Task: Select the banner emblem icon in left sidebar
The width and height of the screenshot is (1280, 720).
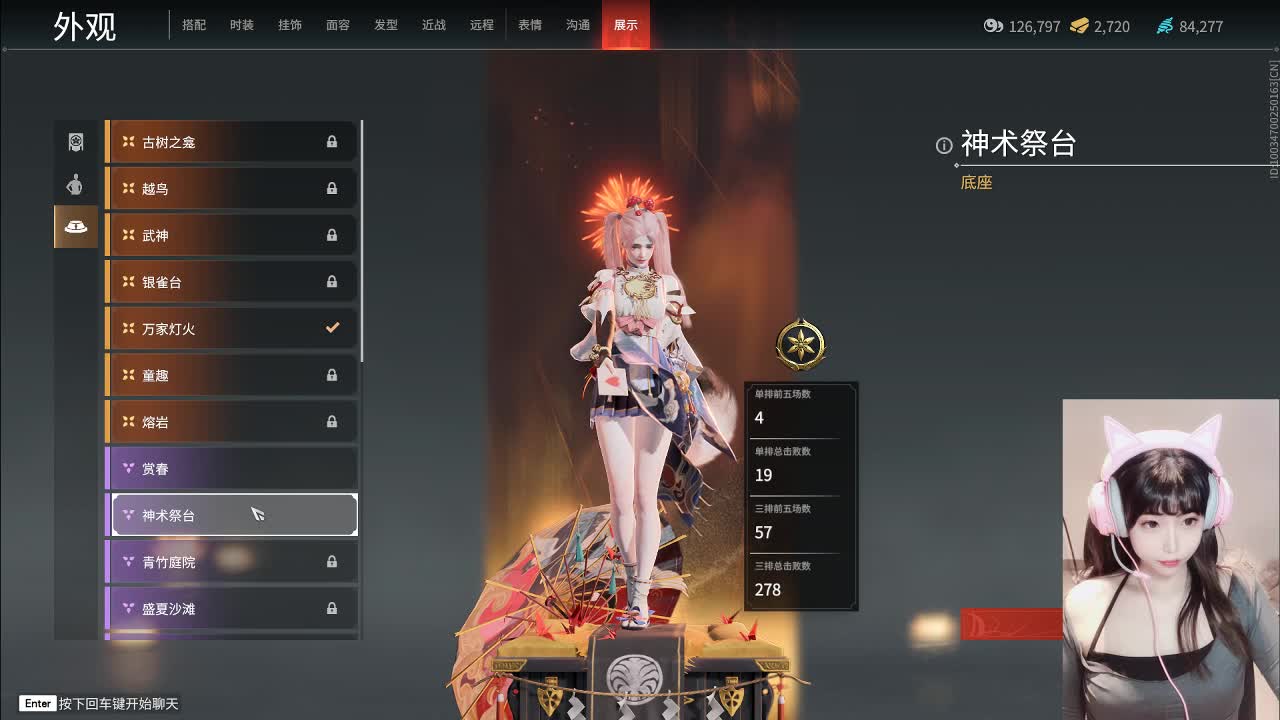Action: coord(75,141)
